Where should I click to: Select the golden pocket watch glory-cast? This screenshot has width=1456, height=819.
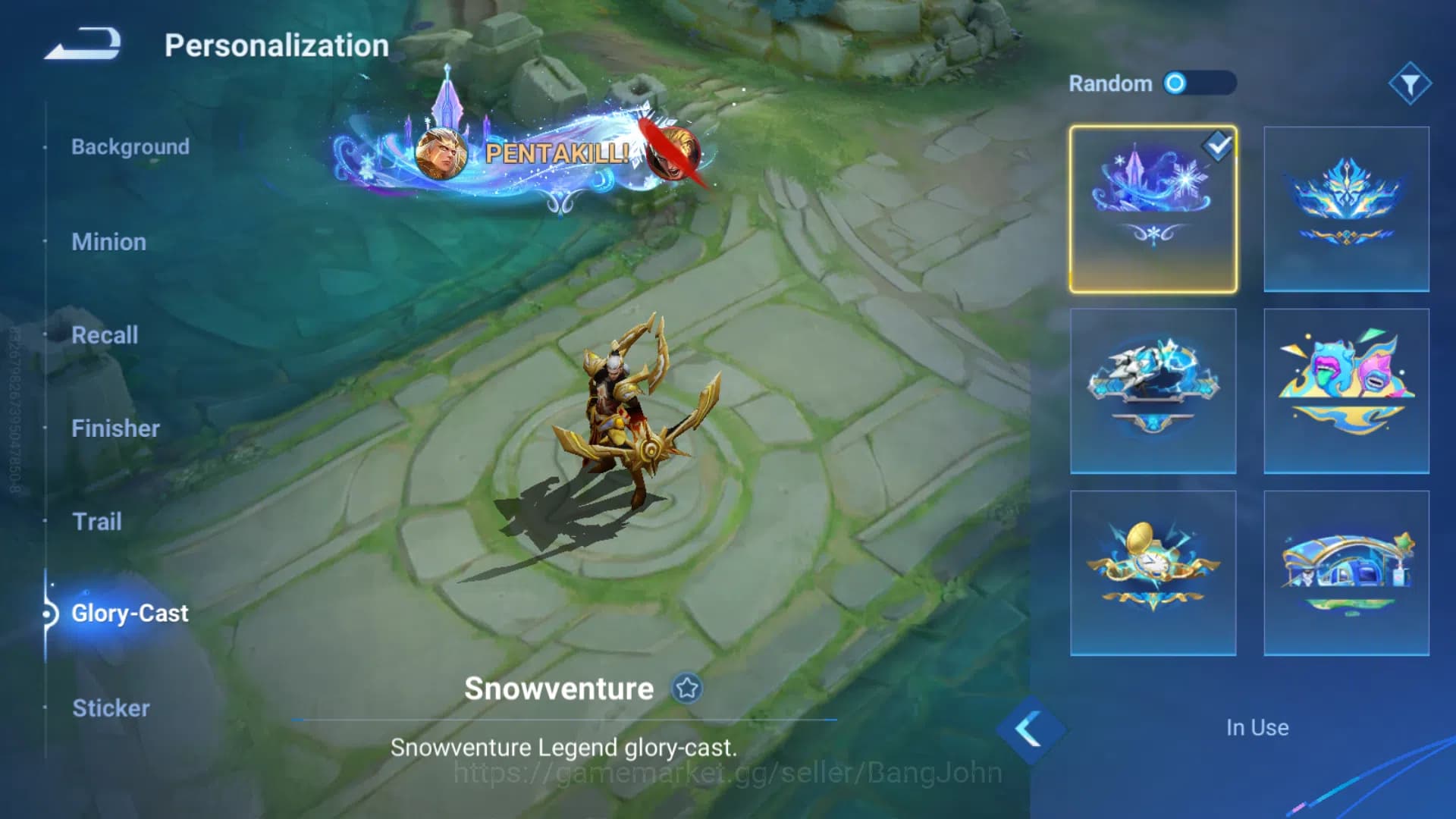(x=1152, y=573)
